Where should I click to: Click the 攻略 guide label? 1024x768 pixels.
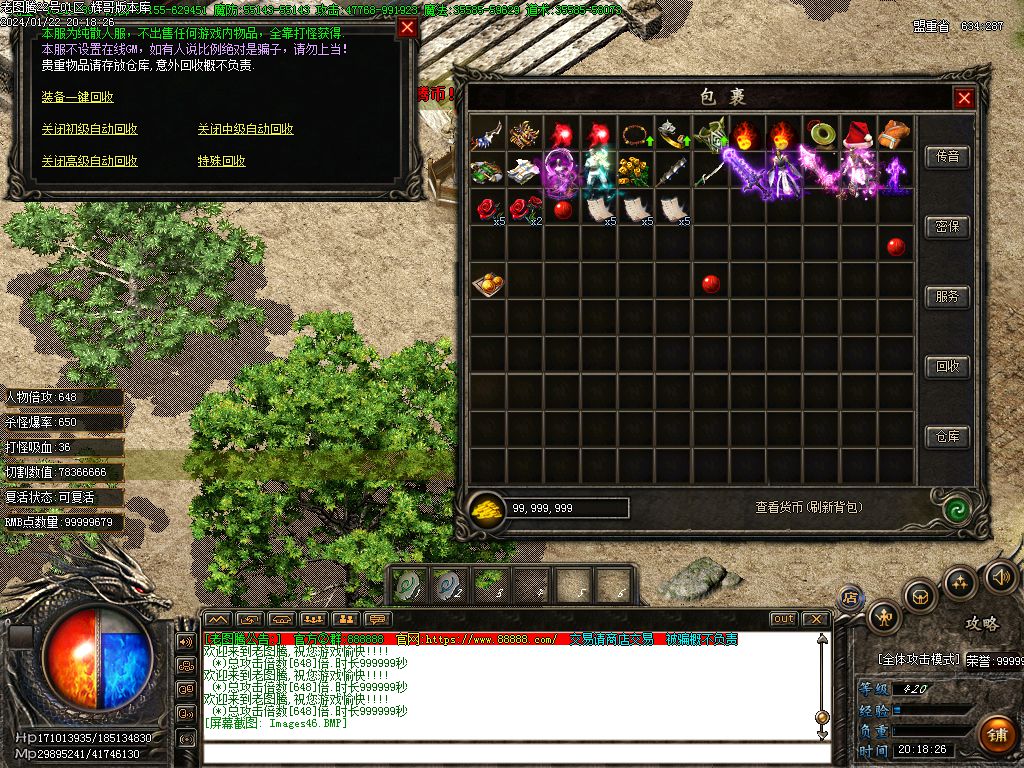pyautogui.click(x=981, y=624)
